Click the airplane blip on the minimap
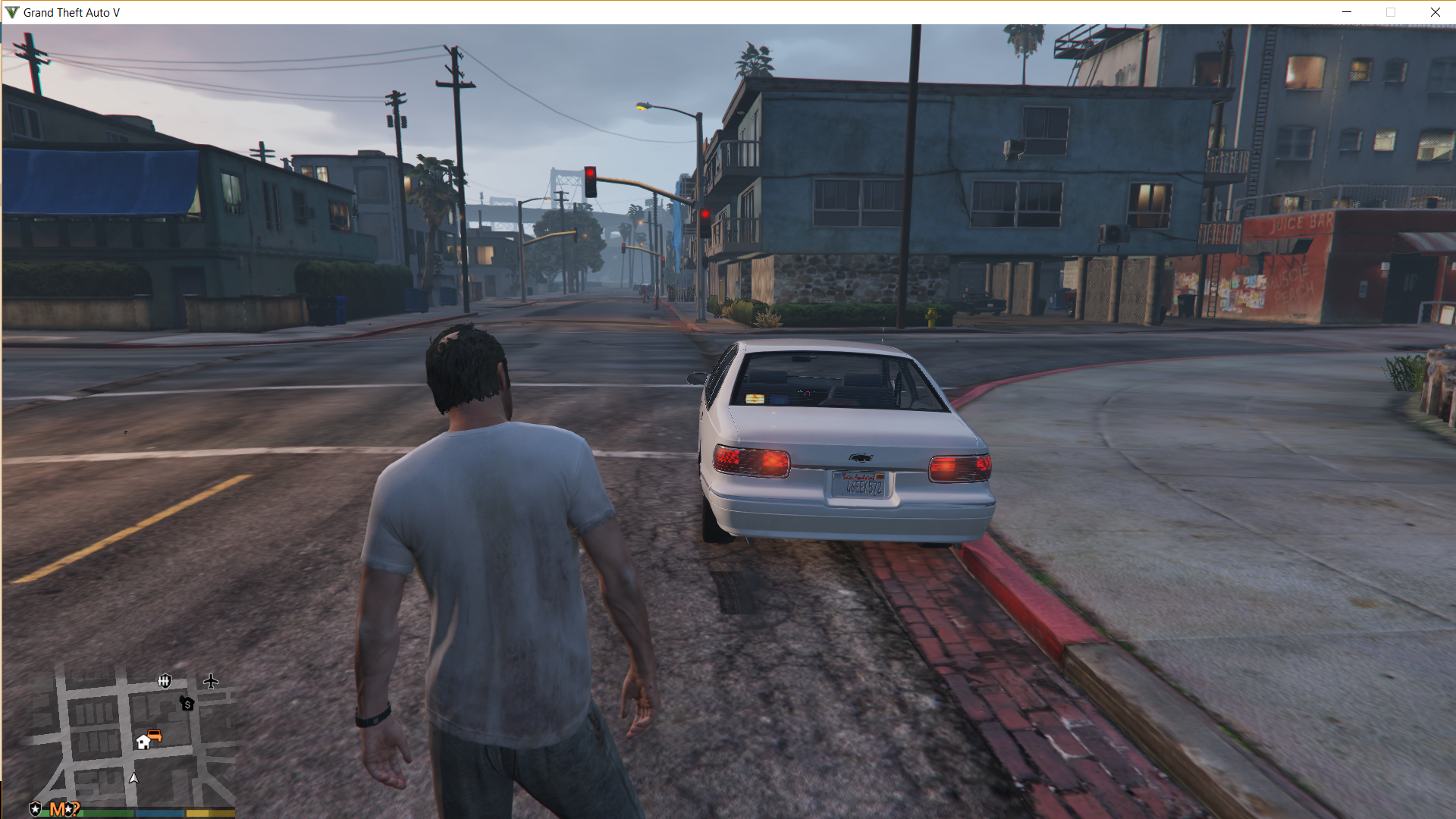The image size is (1456, 819). click(211, 681)
